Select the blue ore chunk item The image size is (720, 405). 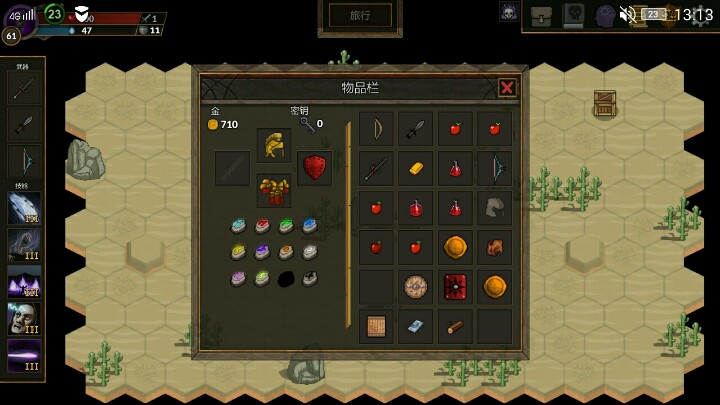415,326
